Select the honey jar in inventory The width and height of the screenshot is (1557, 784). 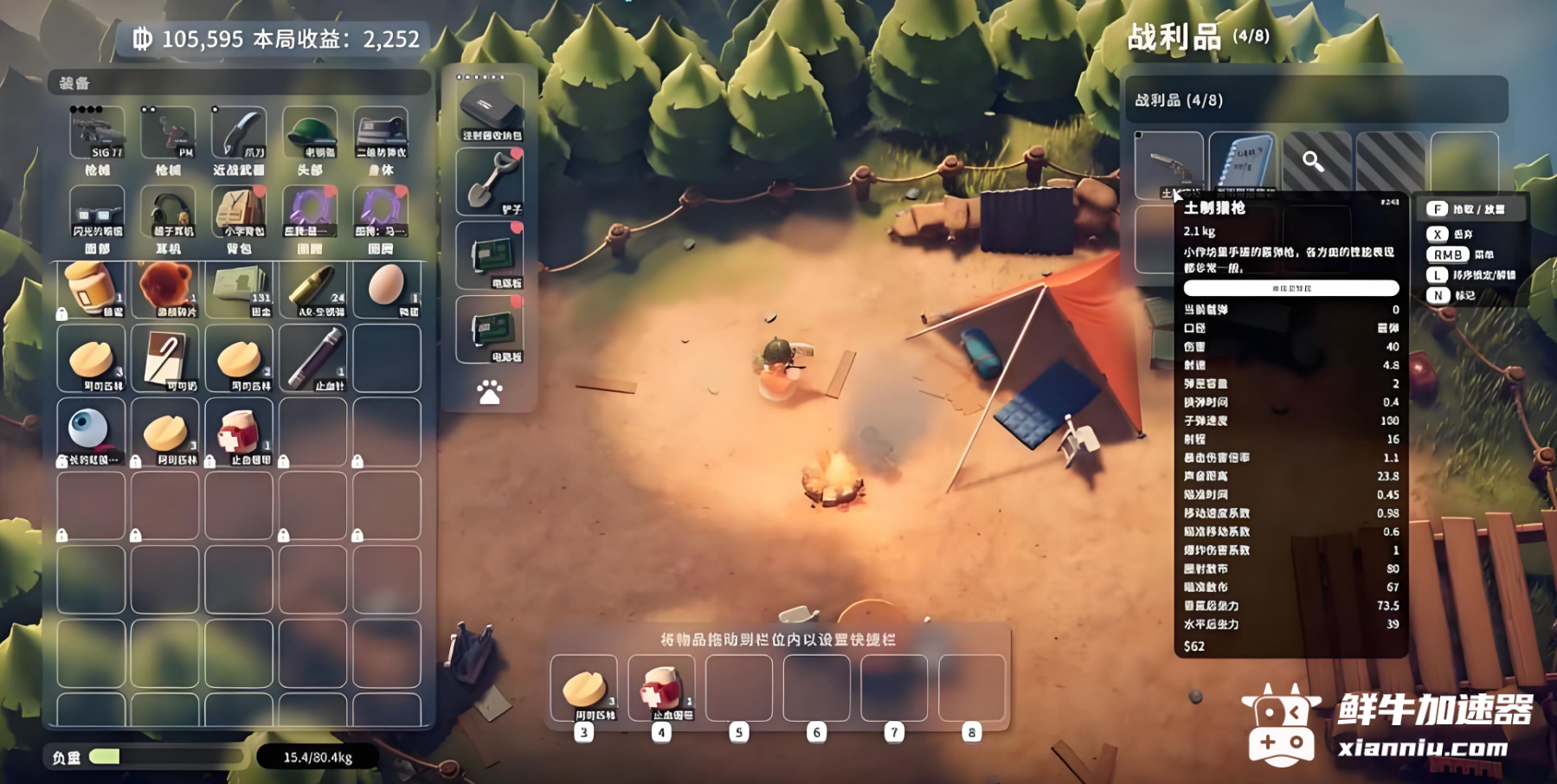tap(91, 288)
